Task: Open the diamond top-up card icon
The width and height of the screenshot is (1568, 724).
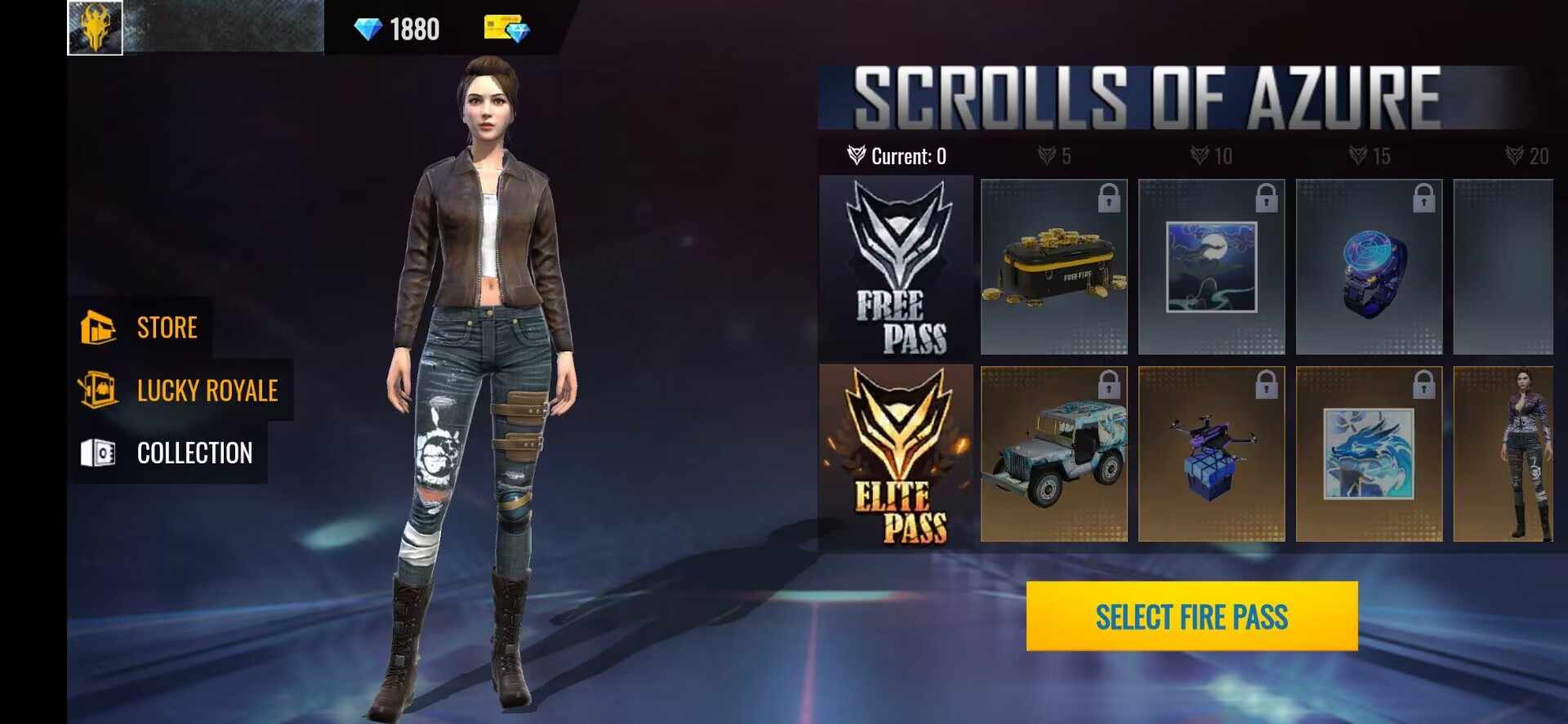Action: tap(506, 29)
